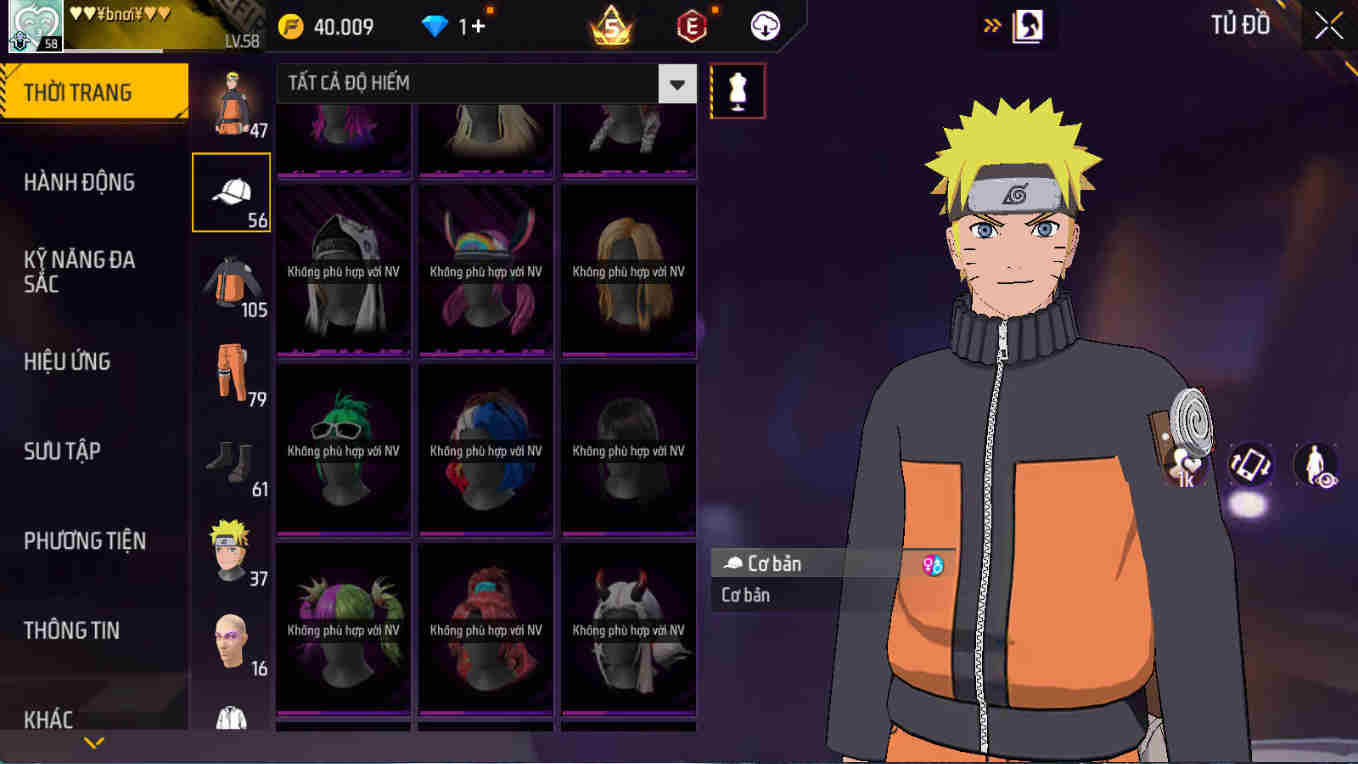Image resolution: width=1358 pixels, height=764 pixels.
Task: Select the pants category showing 79 items
Action: click(x=231, y=370)
